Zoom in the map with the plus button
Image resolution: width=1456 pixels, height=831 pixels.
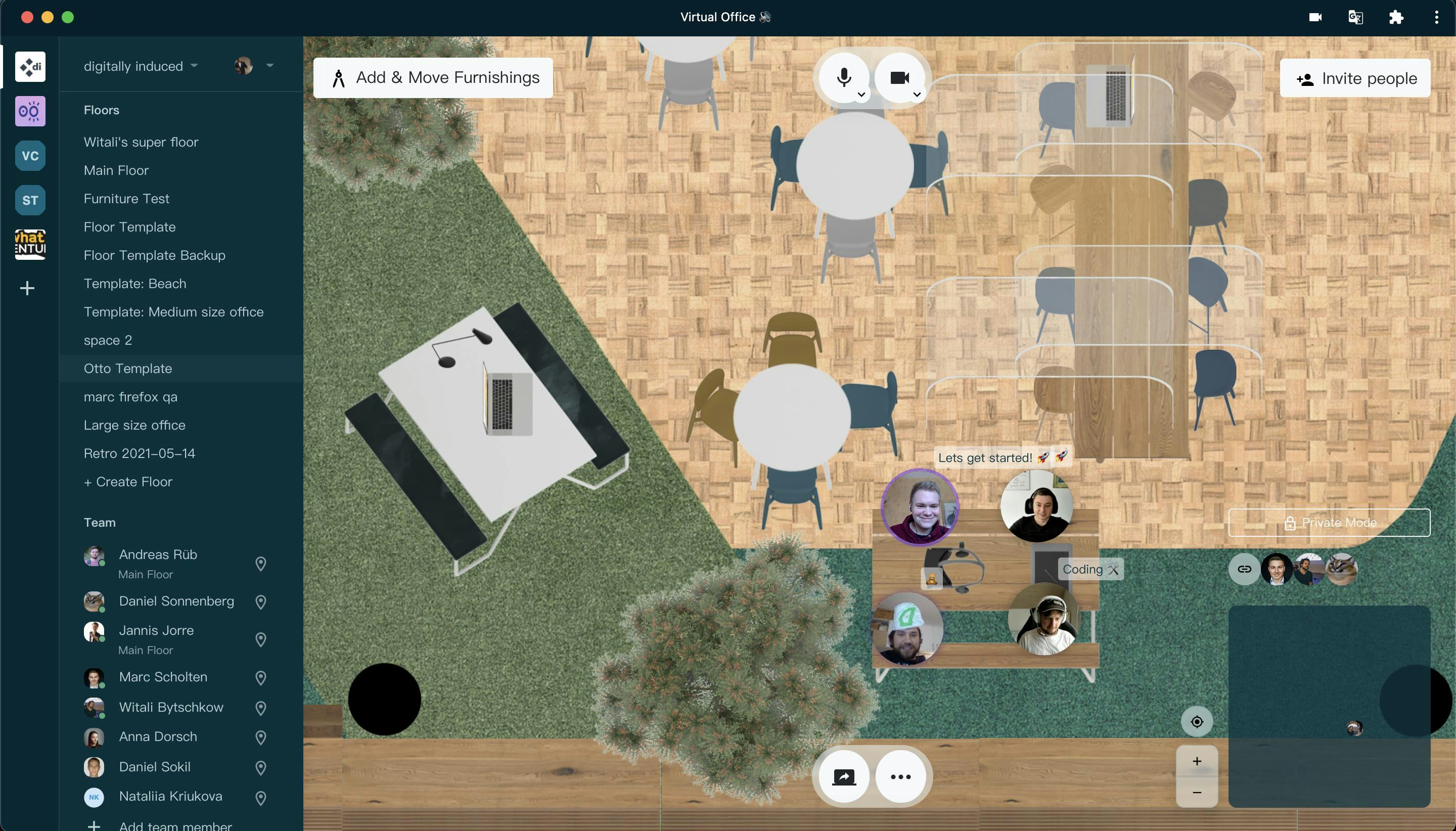[x=1196, y=761]
